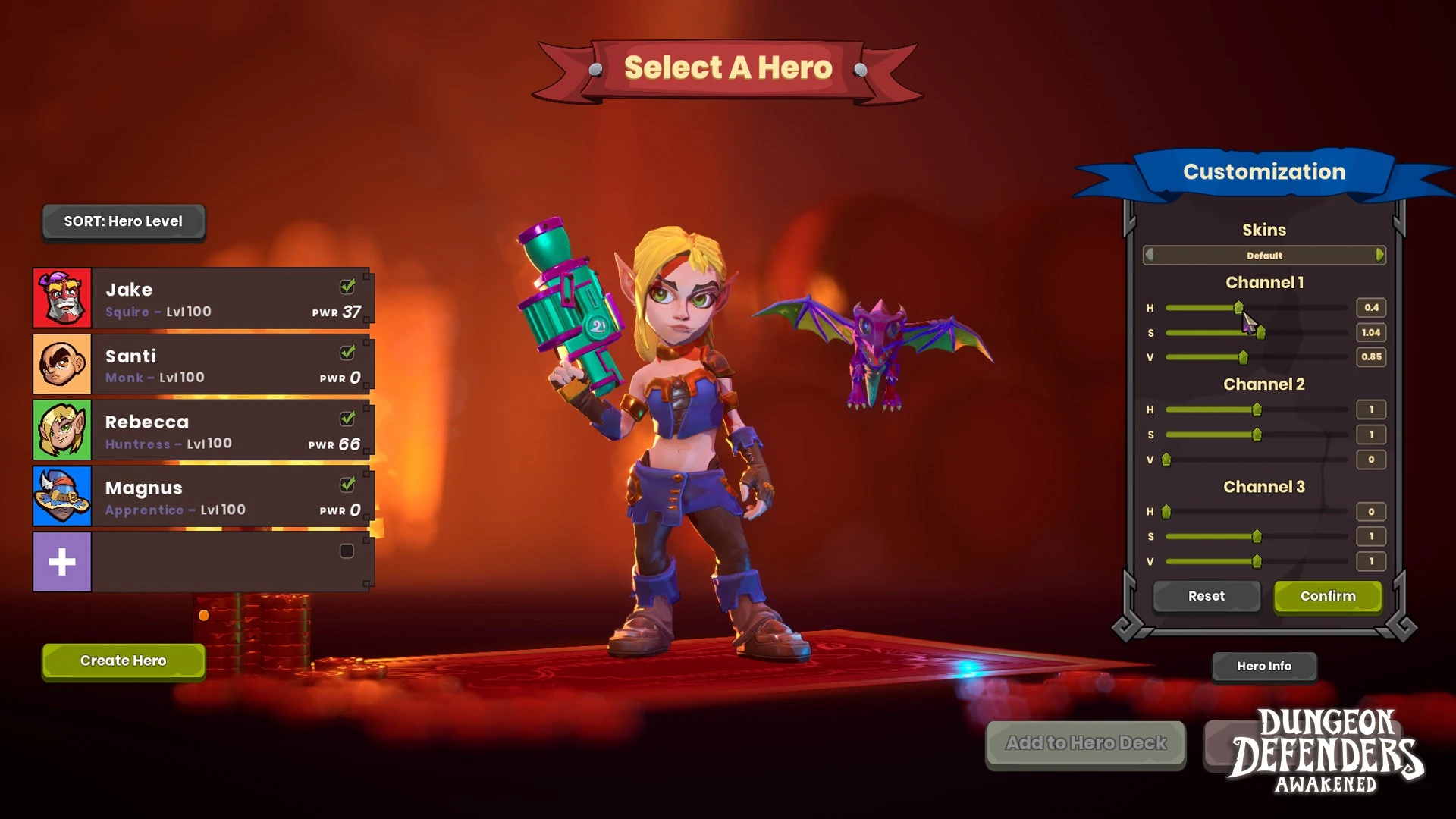The image size is (1456, 819).
Task: Change the sort order from Hero Level
Action: 123,221
